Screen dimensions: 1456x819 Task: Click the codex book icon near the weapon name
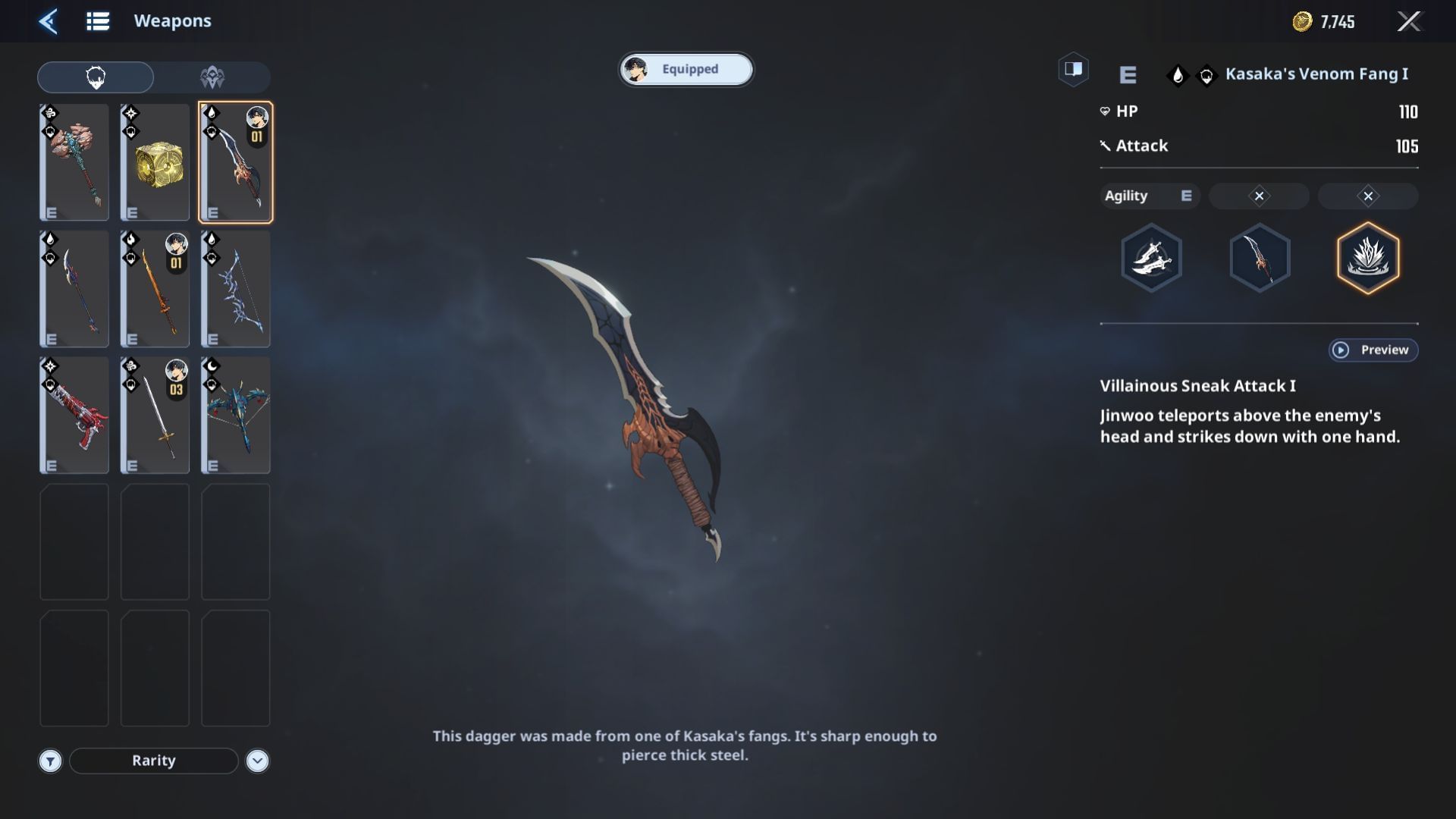click(1073, 69)
